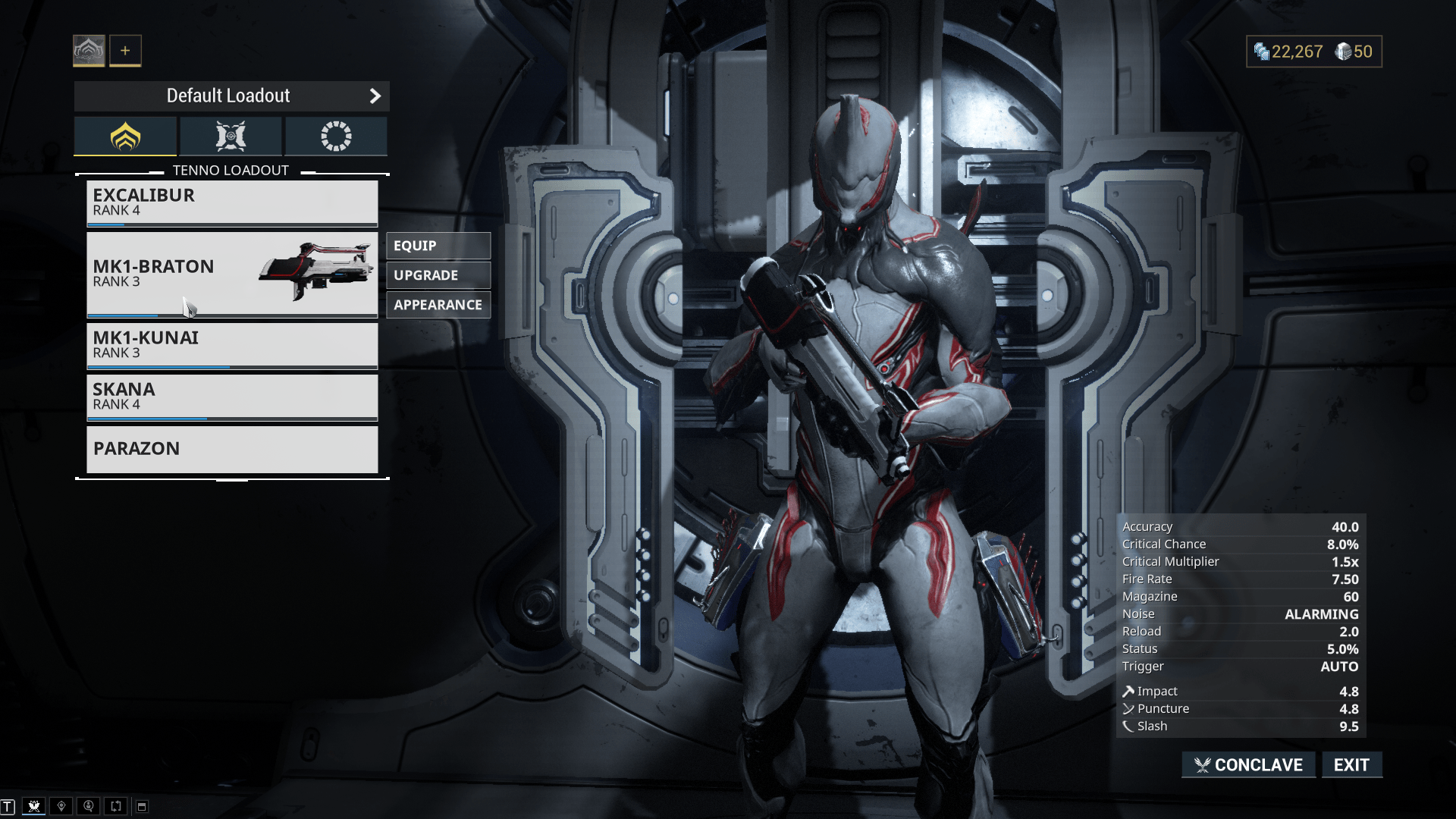
Task: Open the APPEARANCE menu entry
Action: click(x=438, y=304)
